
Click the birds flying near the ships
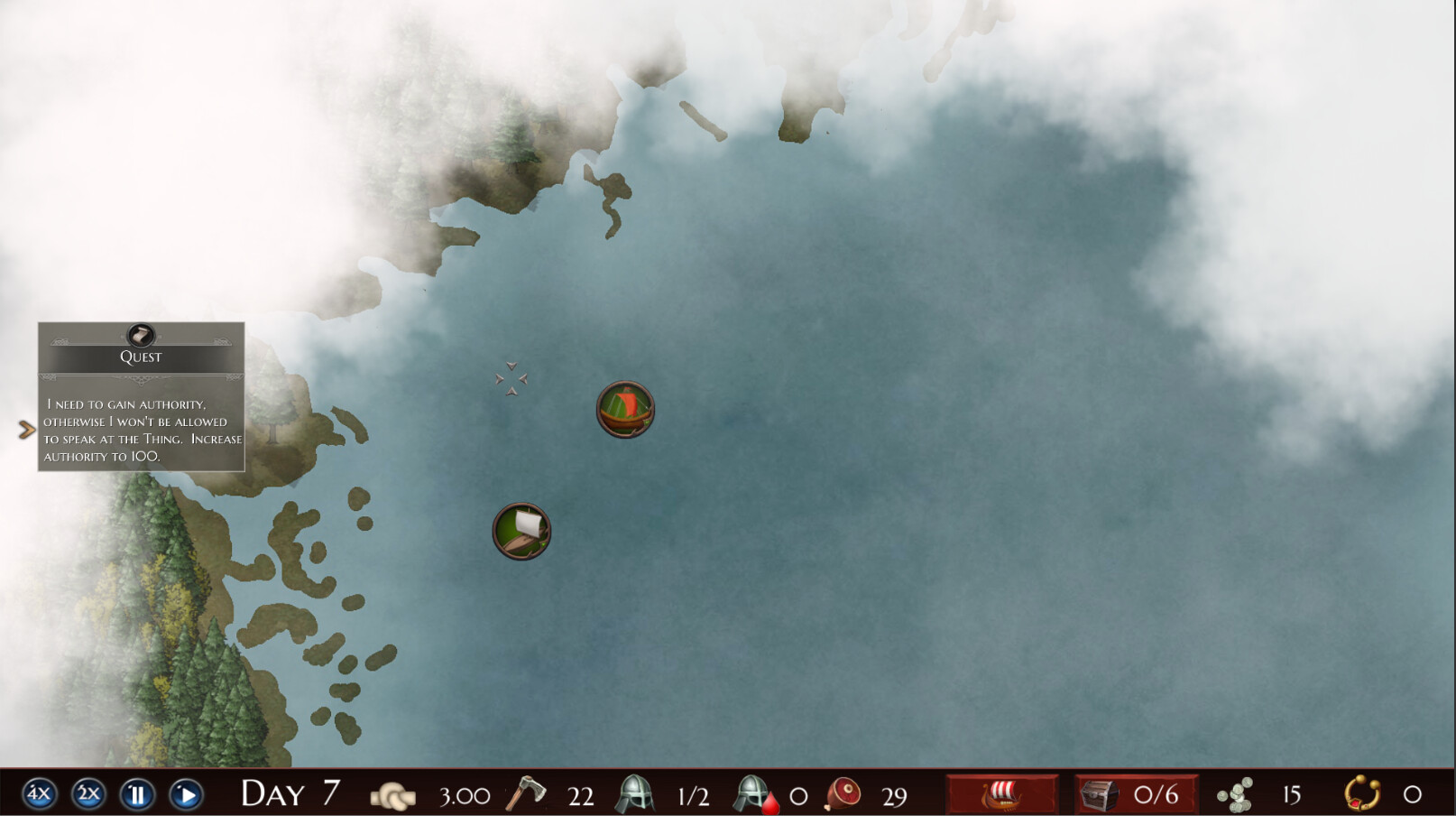pyautogui.click(x=511, y=377)
